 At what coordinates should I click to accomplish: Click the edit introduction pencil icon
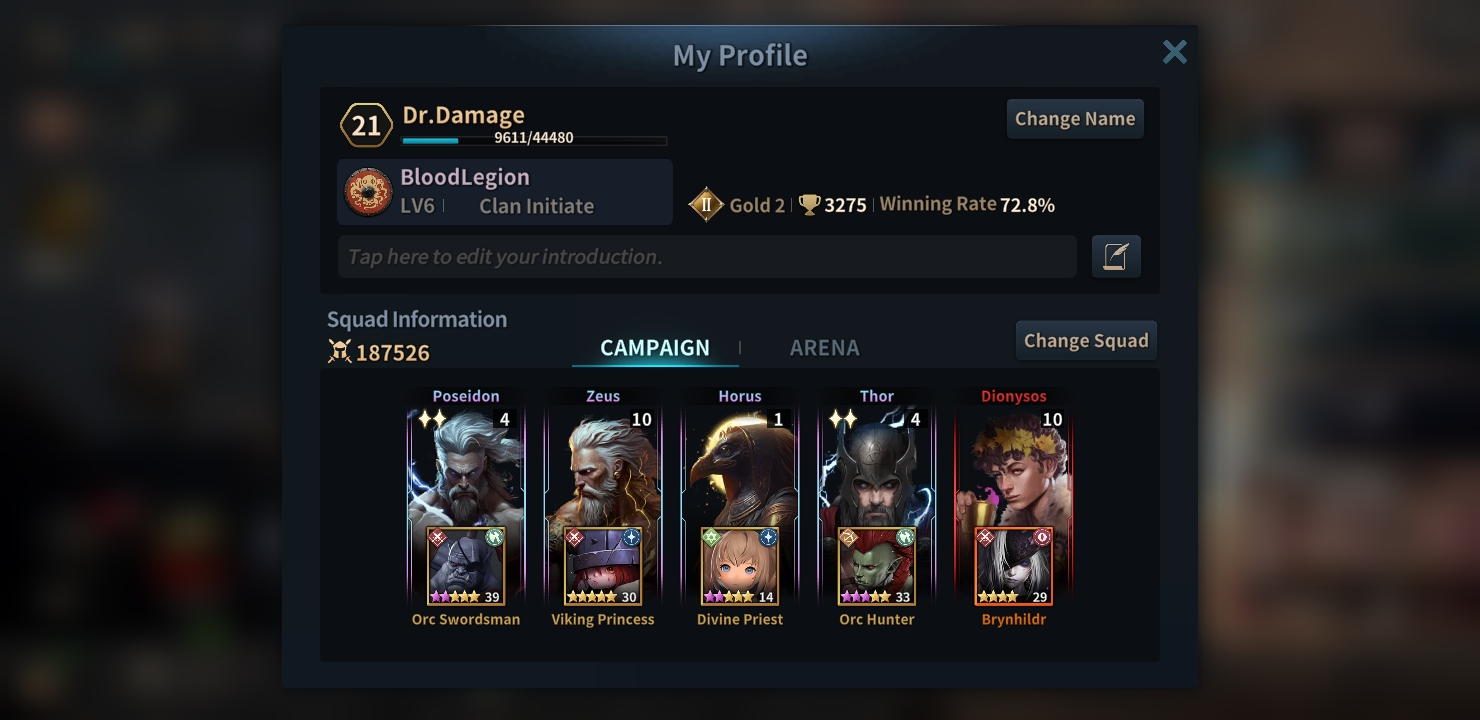pos(1116,257)
